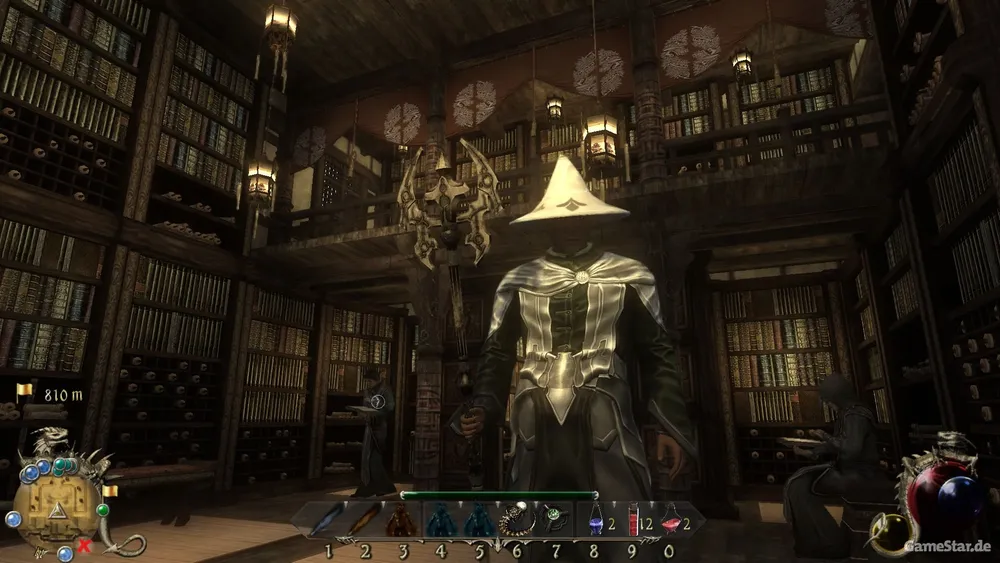Click the gold flag beside 810 m

[x=24, y=391]
